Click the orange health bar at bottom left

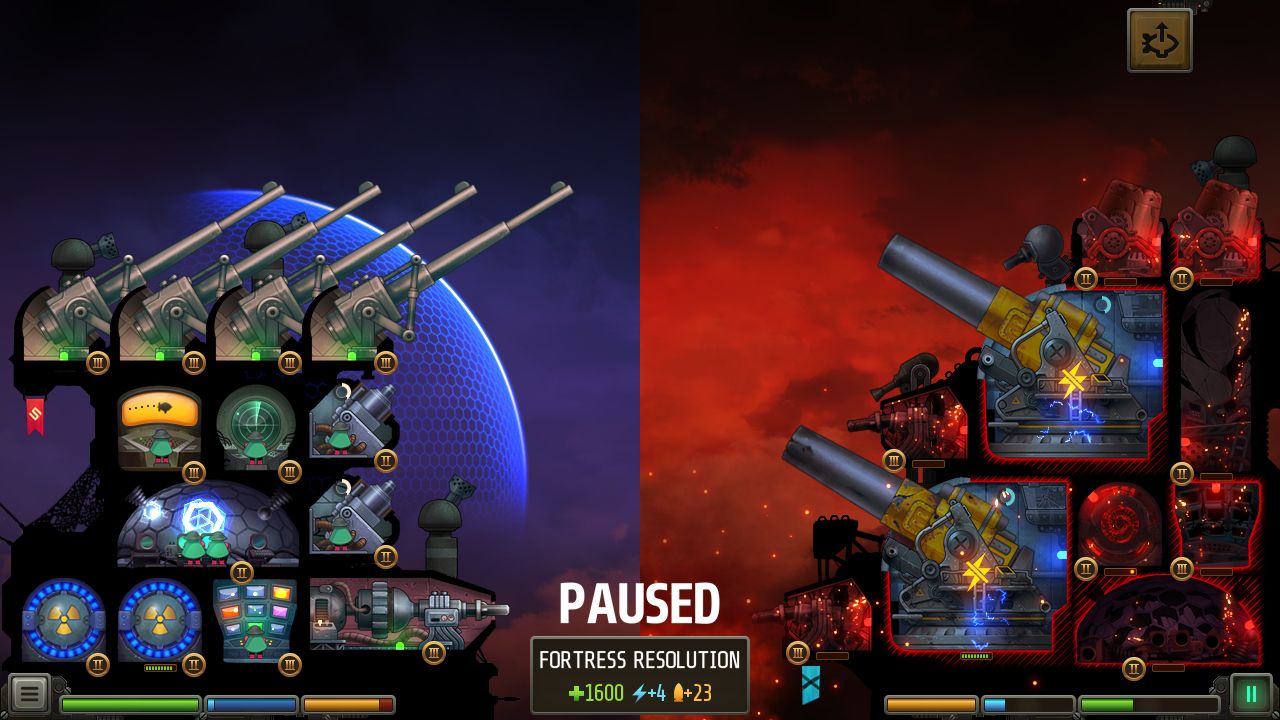(350, 705)
